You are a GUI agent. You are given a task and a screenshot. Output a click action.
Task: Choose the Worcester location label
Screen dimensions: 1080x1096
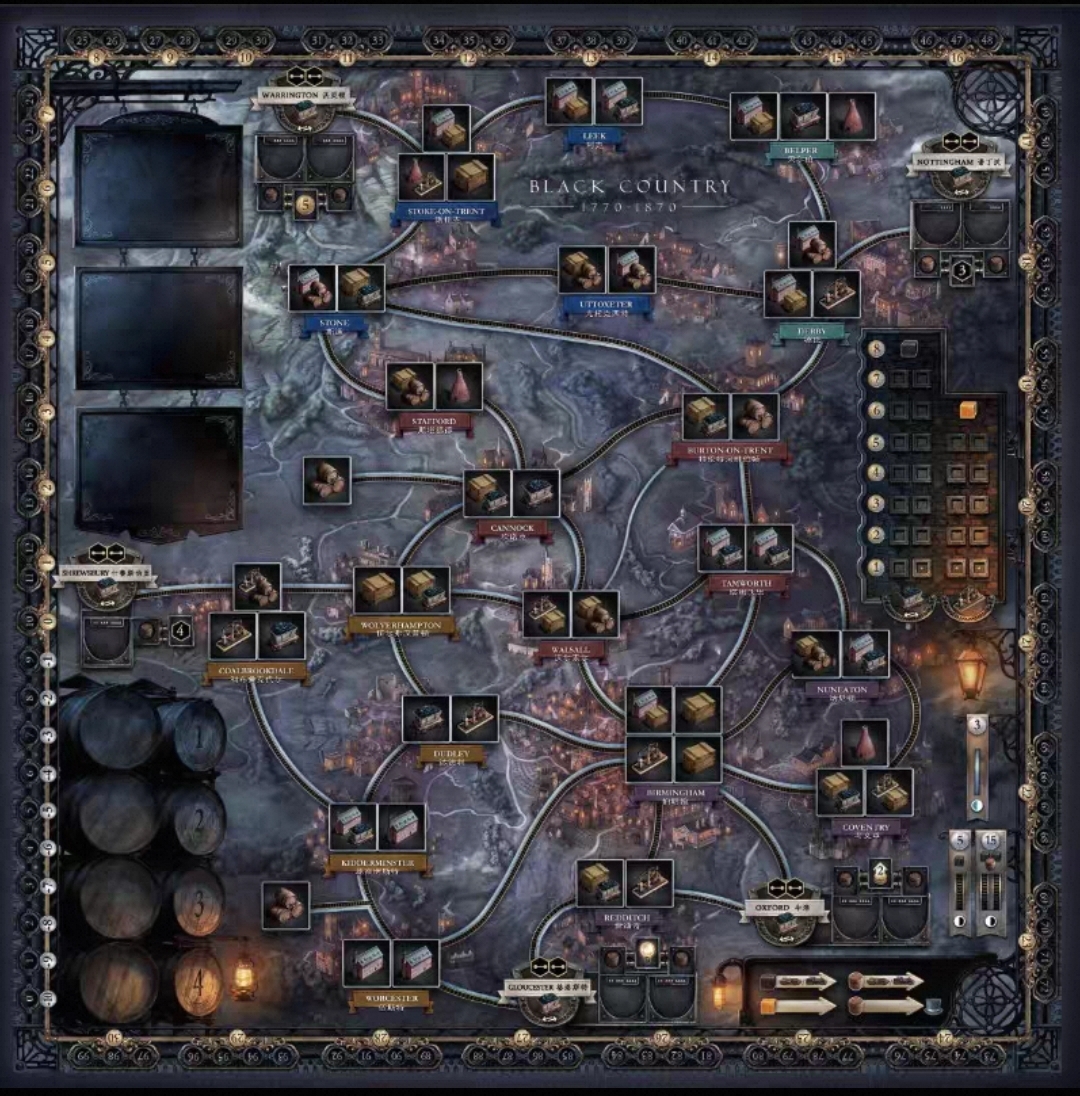(x=391, y=997)
